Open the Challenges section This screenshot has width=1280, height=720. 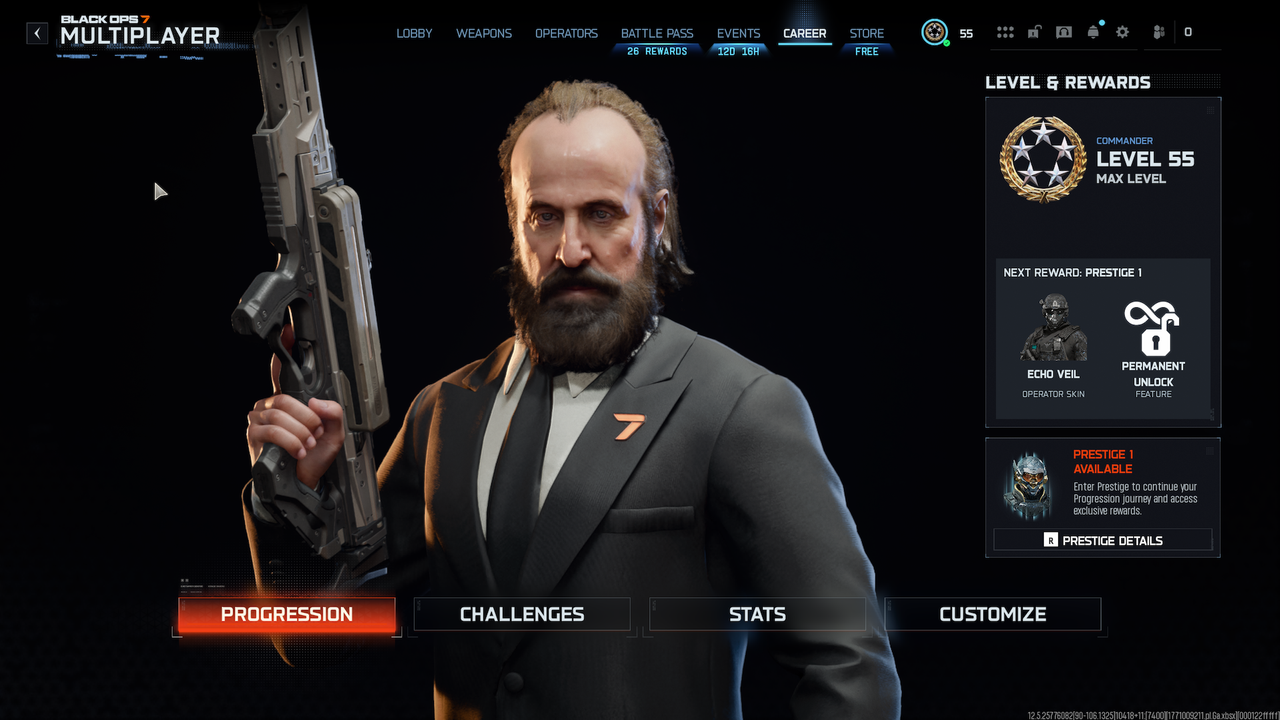tap(522, 614)
